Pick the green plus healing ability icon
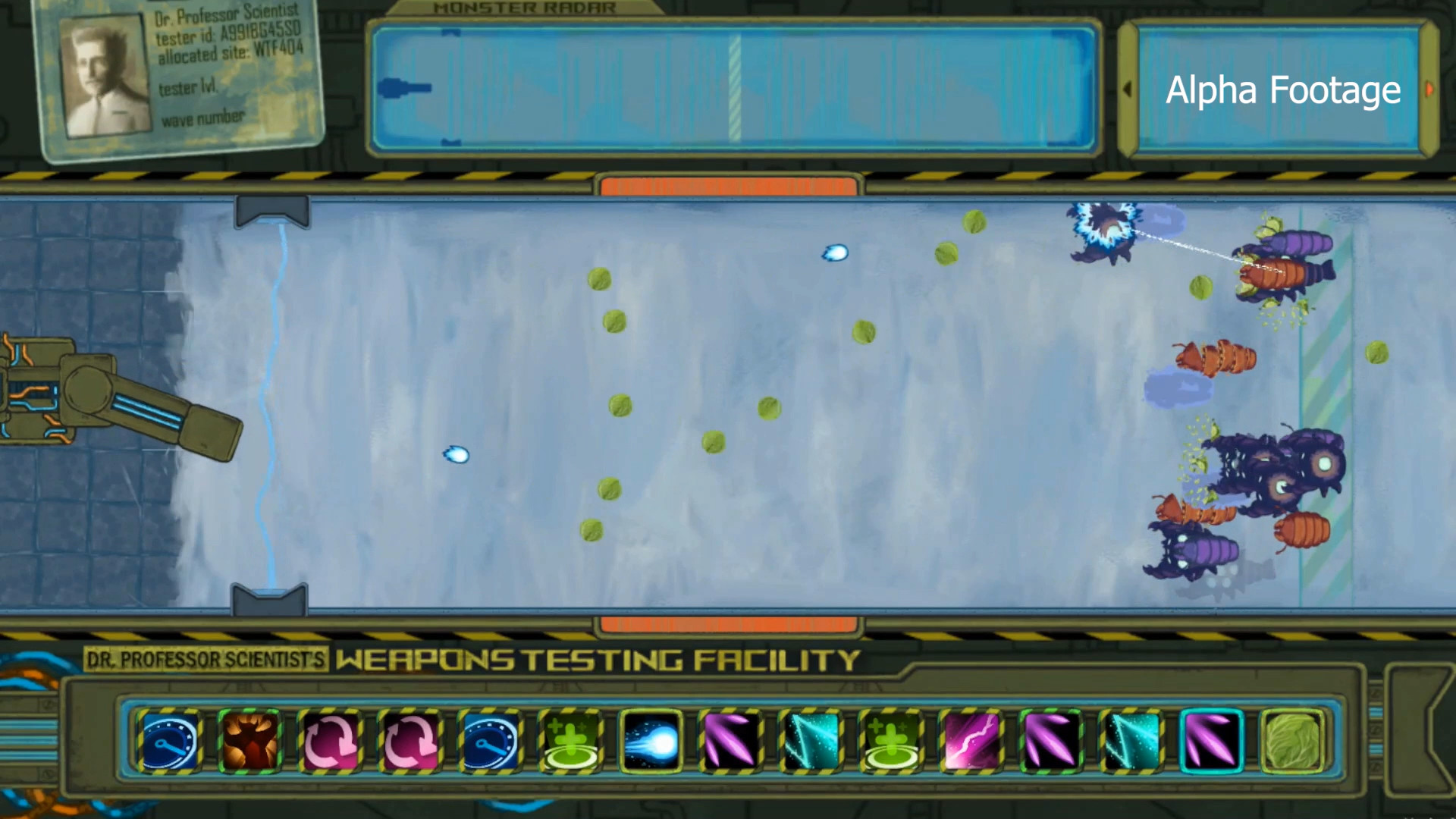 [x=572, y=742]
